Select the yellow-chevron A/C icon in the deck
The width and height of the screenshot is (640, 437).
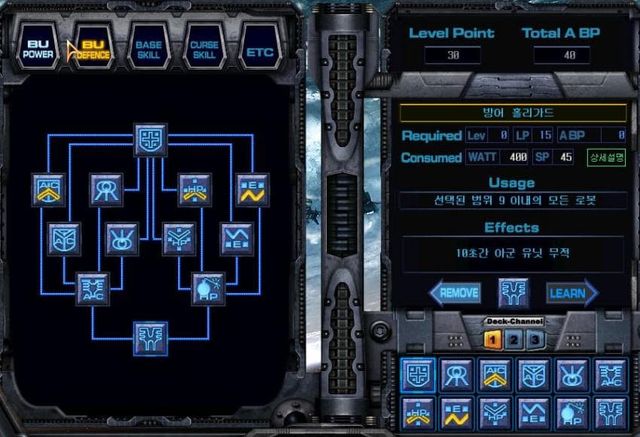pyautogui.click(x=495, y=374)
